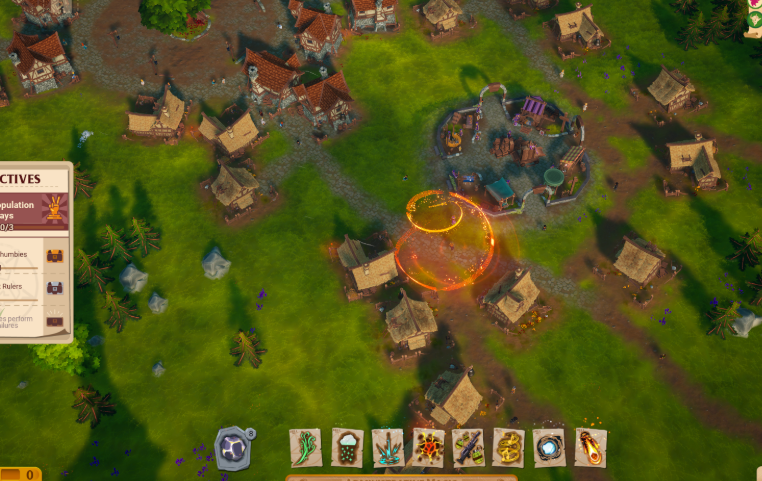
Task: Click the cracked purple stone orb icon
Action: [x=233, y=447]
